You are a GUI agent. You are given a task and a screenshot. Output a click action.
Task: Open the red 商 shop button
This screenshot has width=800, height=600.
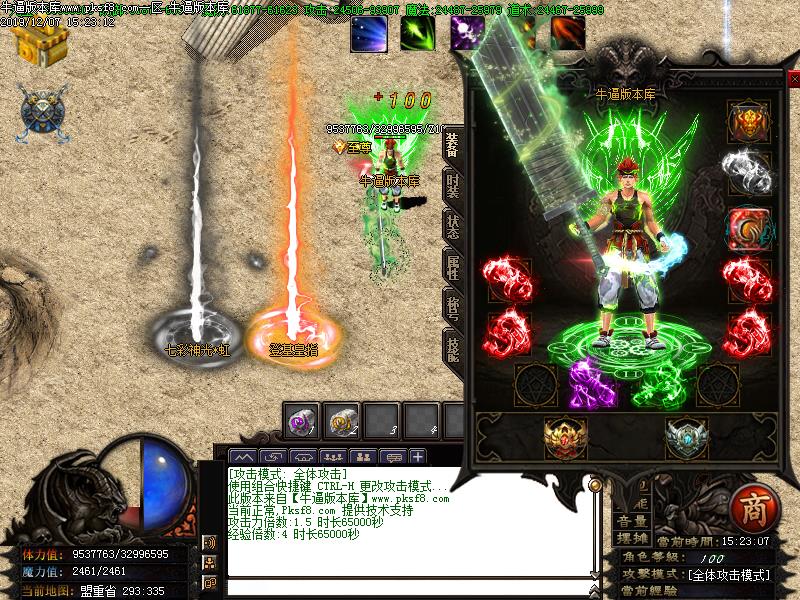click(x=750, y=508)
